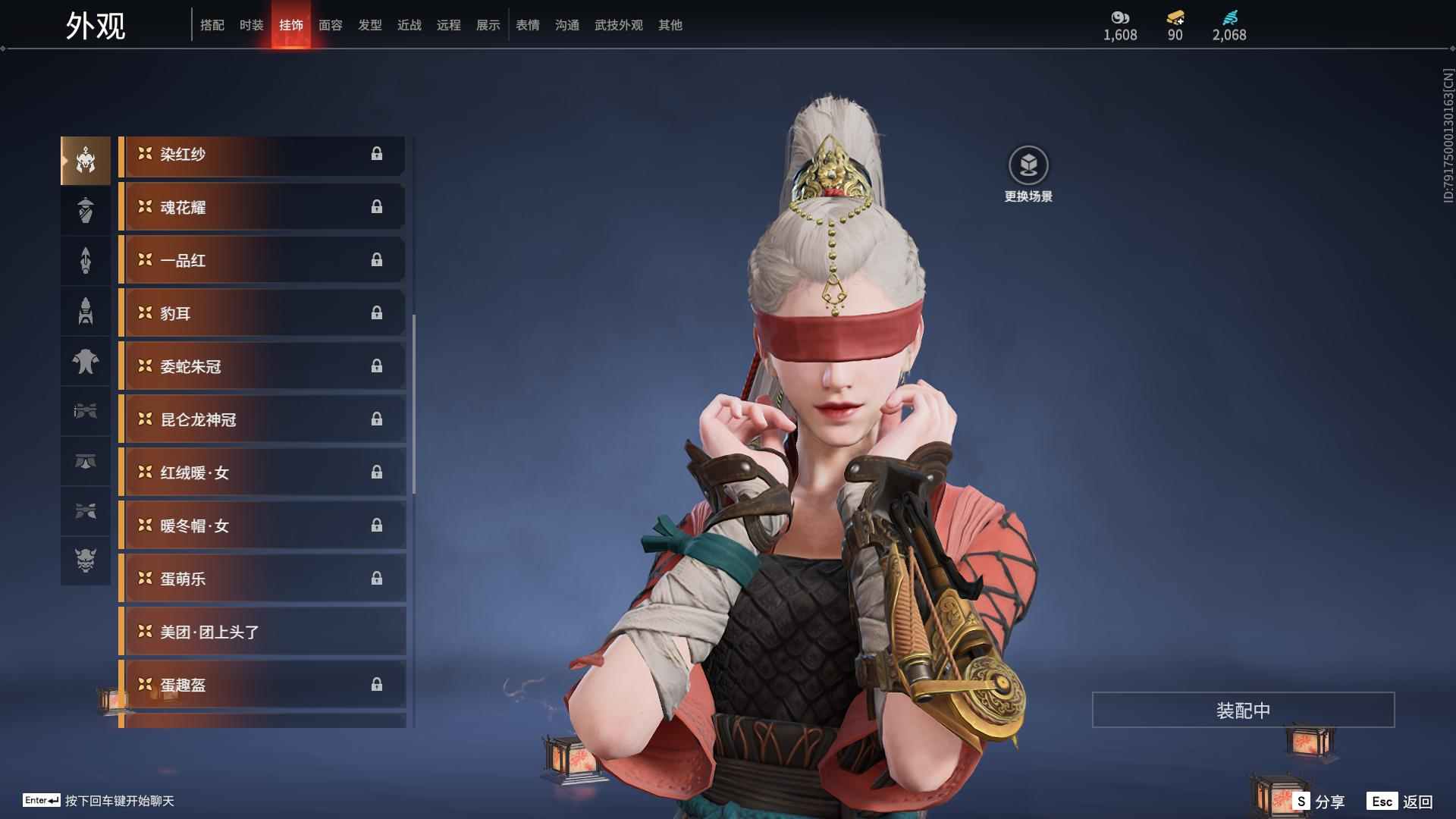Click the 装配中 button

click(1243, 710)
